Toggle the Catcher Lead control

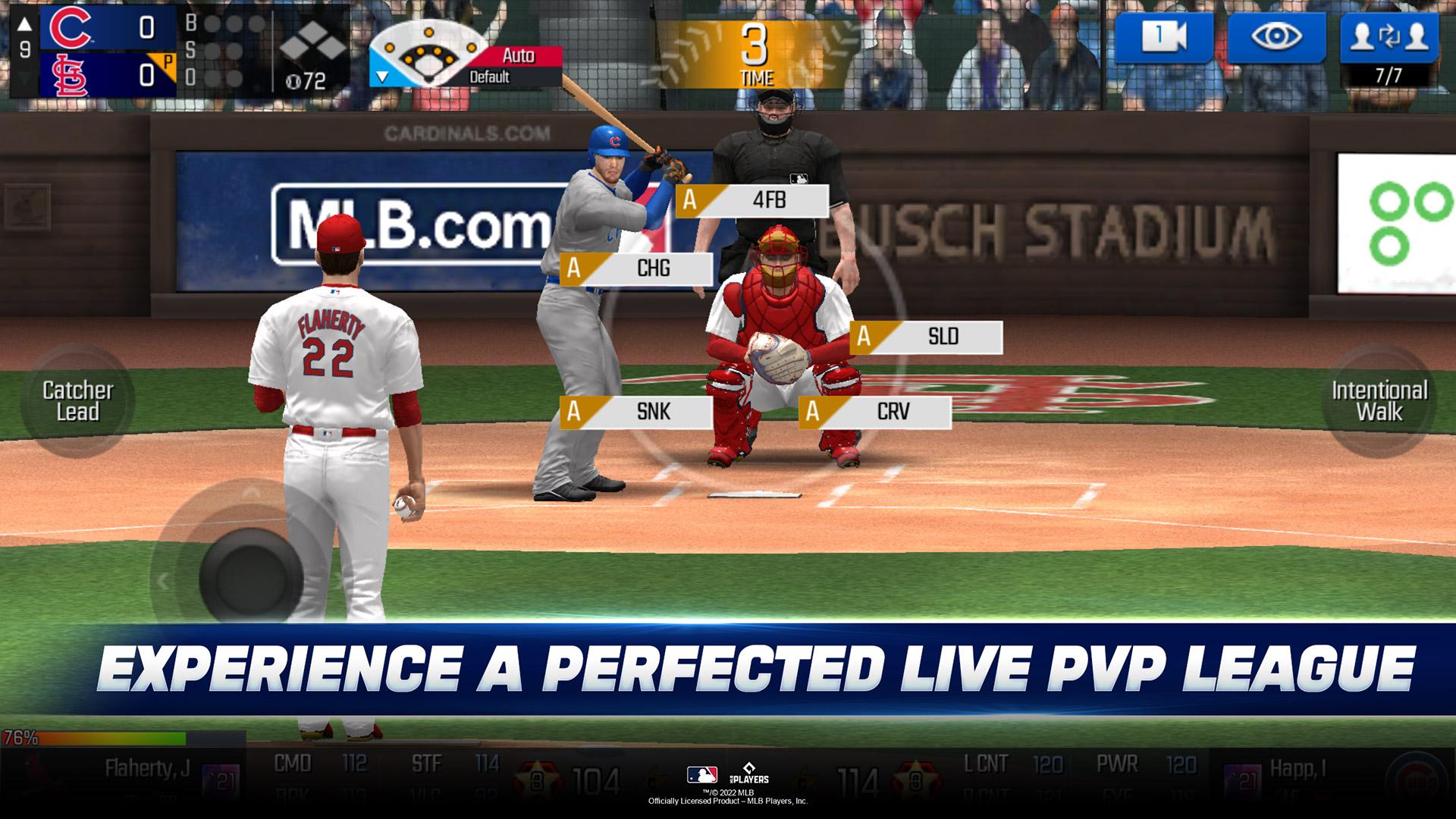[82, 401]
